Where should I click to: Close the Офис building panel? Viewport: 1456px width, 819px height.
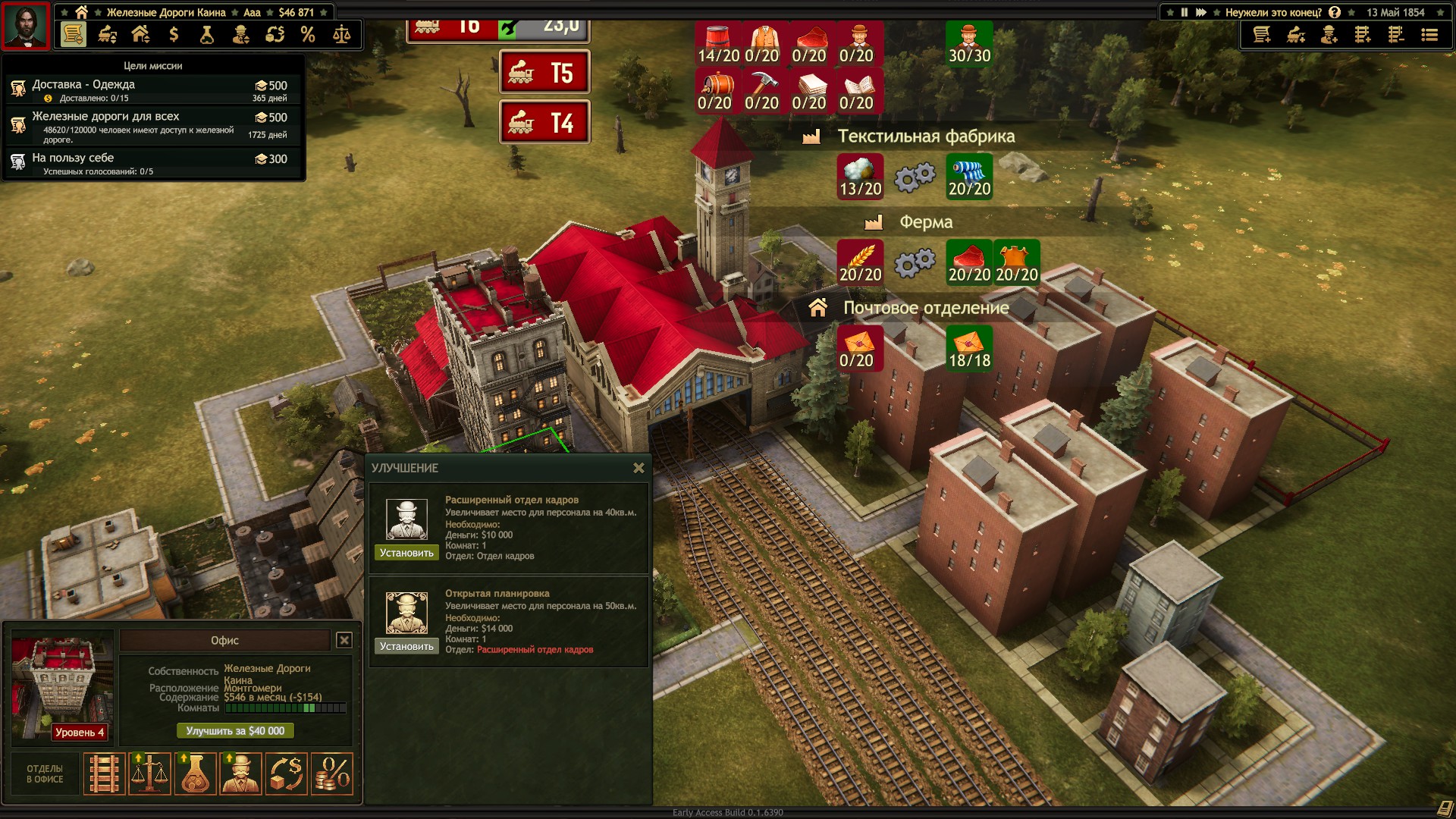[344, 640]
